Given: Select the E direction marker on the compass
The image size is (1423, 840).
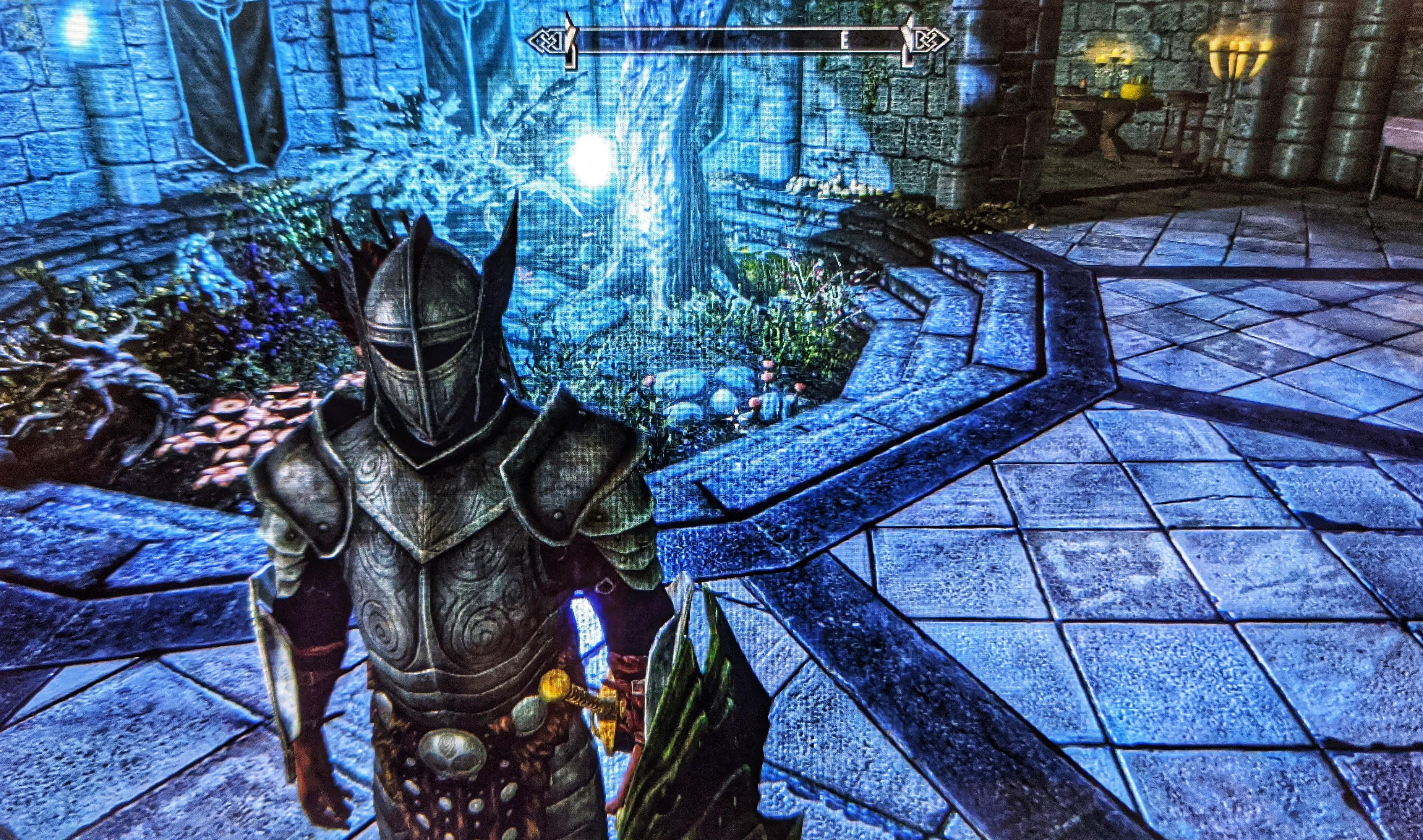Looking at the screenshot, I should [x=844, y=40].
